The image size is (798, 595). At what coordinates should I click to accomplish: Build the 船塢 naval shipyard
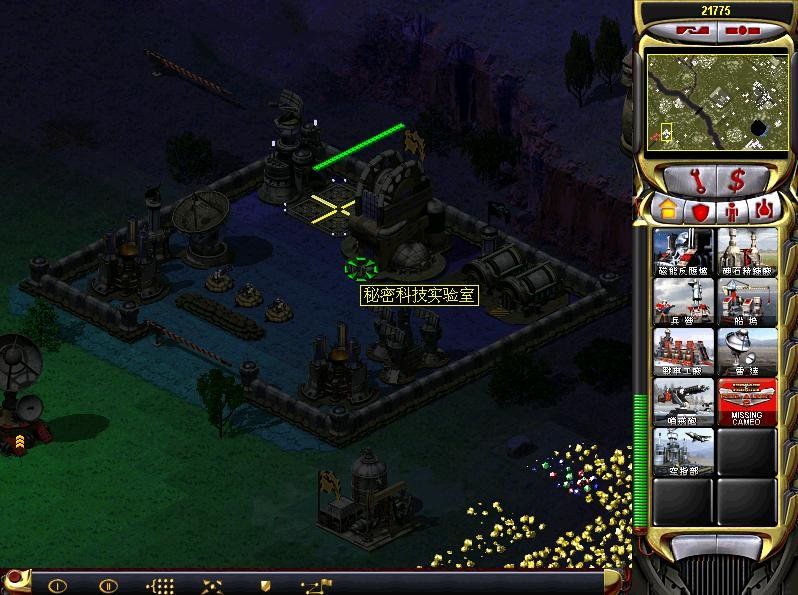point(747,301)
